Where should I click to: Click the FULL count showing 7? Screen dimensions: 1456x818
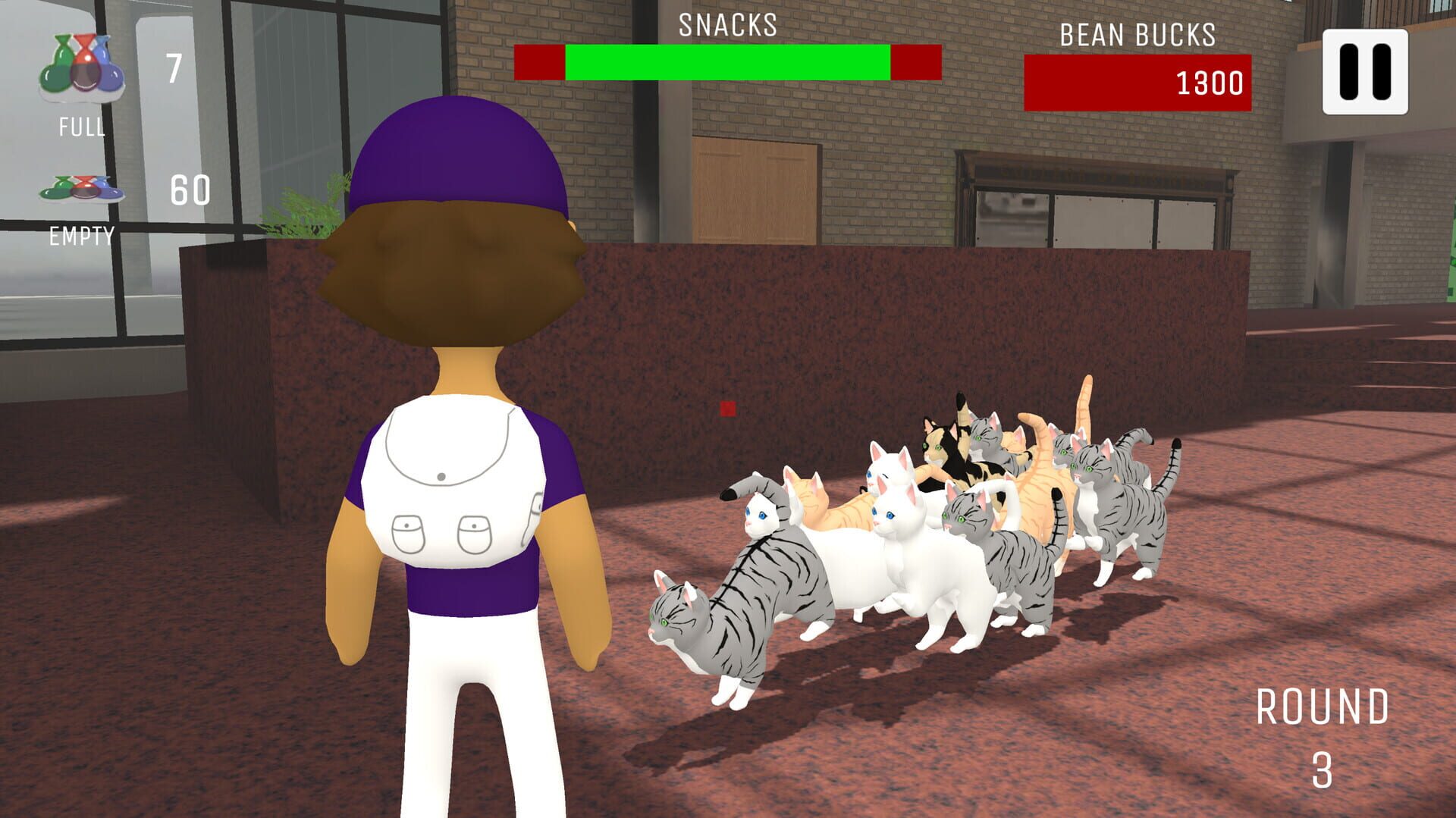[174, 65]
